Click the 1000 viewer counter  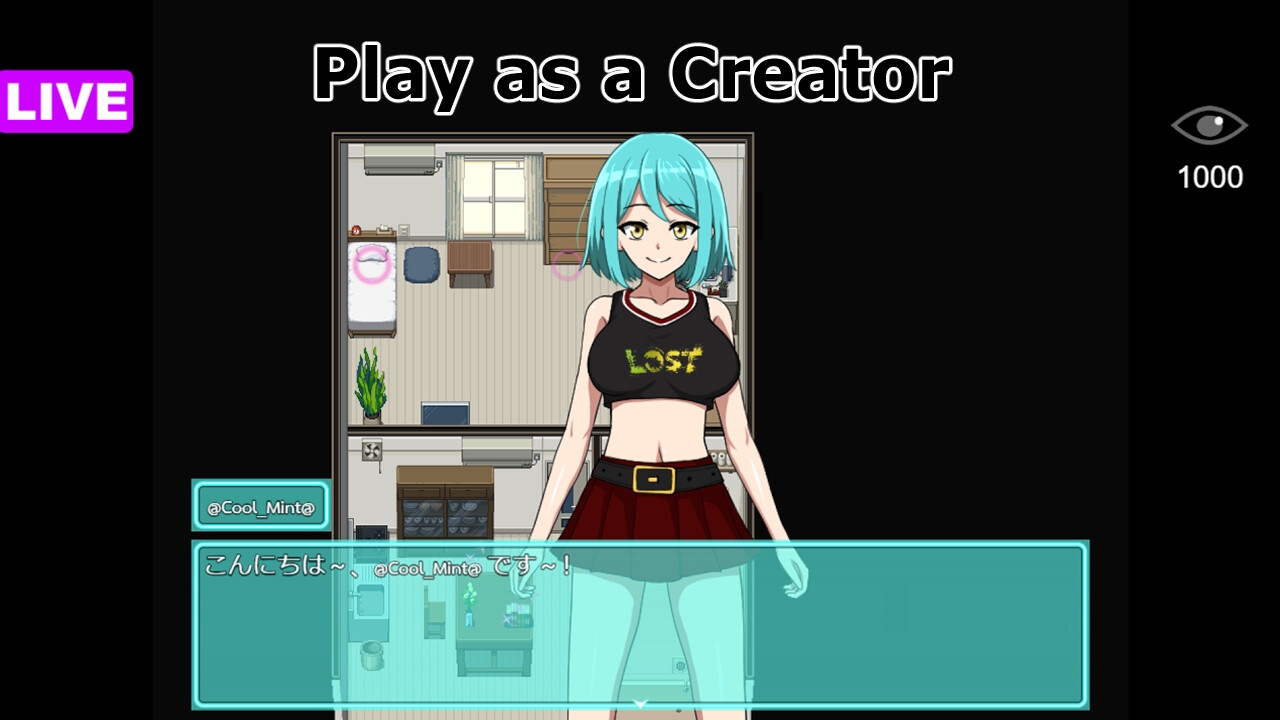tap(1208, 178)
